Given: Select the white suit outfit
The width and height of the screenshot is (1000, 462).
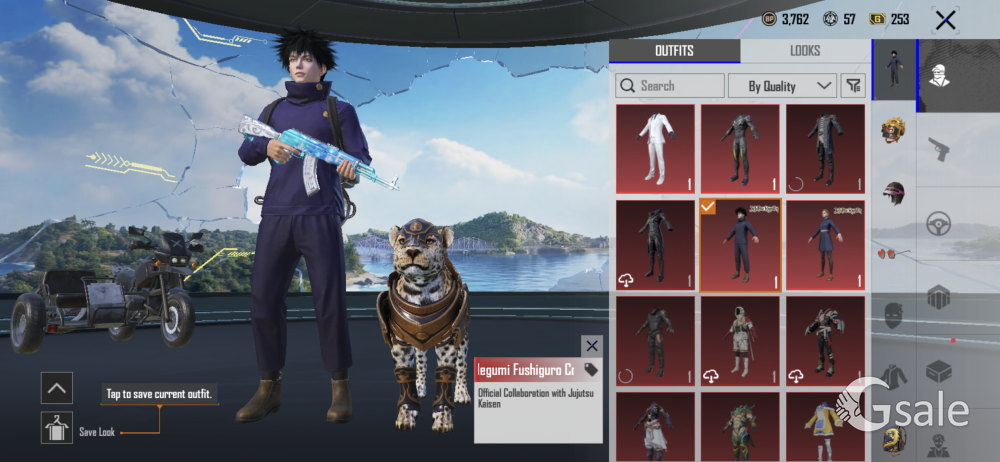Looking at the screenshot, I should (x=655, y=149).
